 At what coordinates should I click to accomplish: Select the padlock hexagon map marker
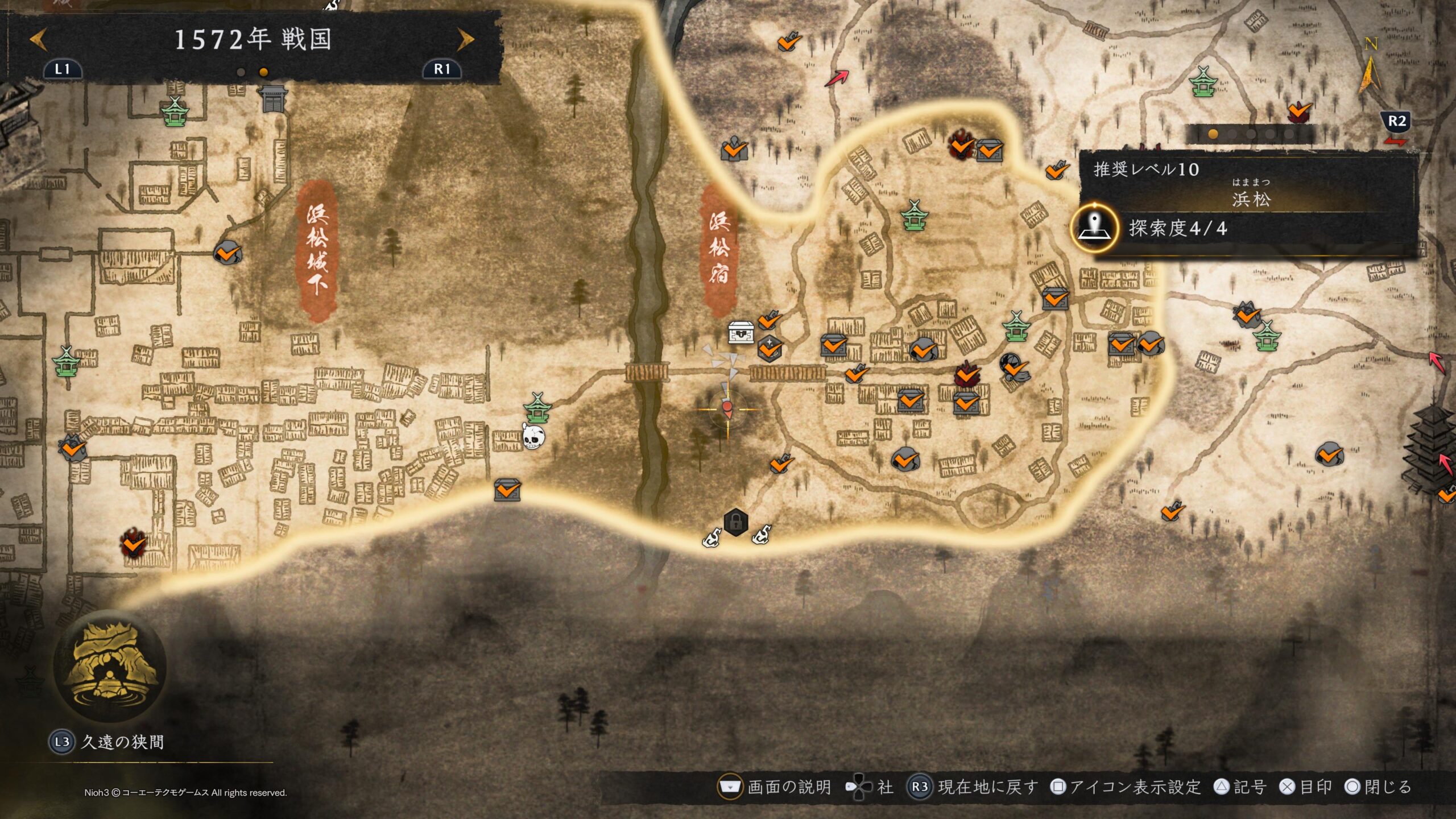tap(735, 522)
